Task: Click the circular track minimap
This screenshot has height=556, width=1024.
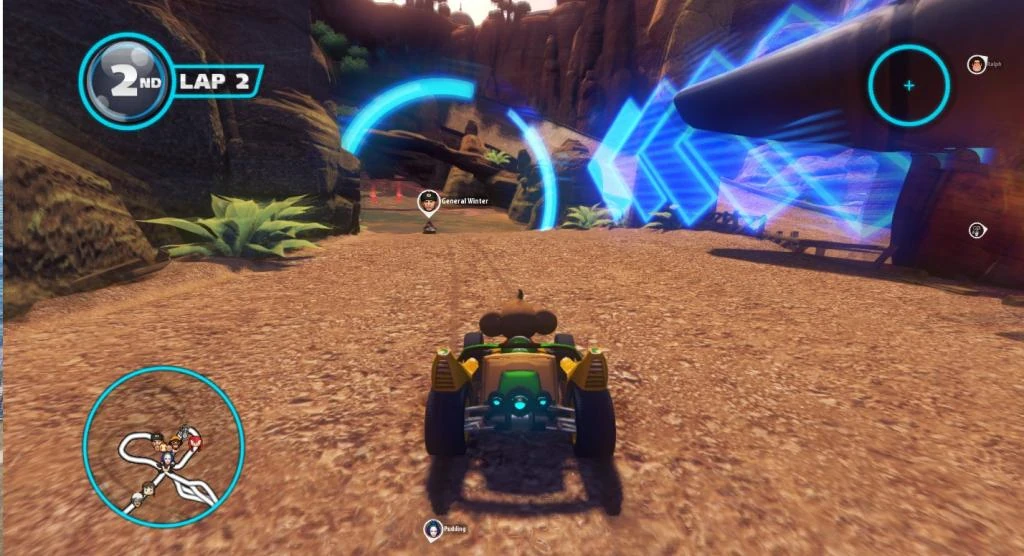Action: point(163,447)
